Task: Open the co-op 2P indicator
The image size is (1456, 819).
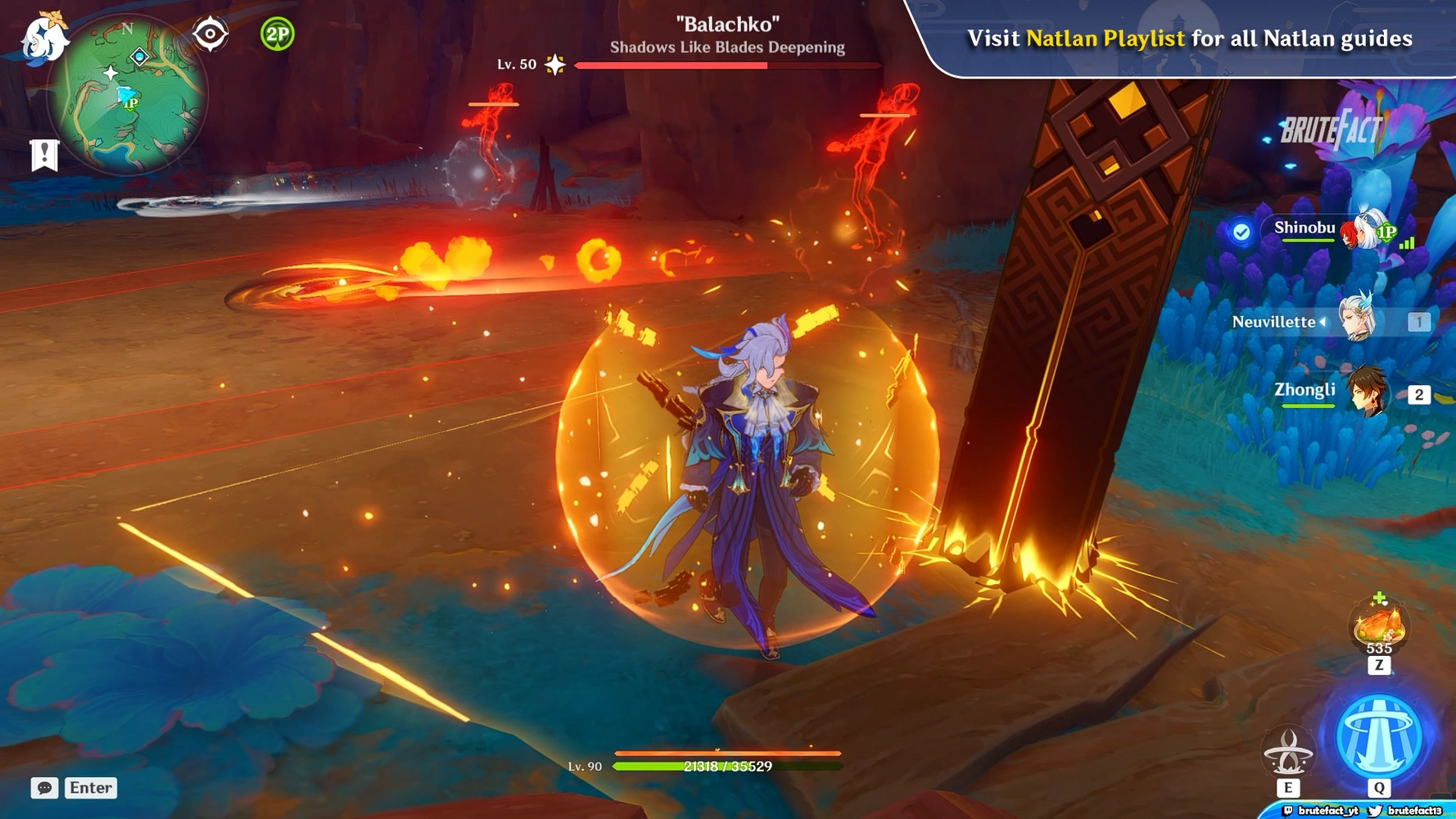Action: (x=275, y=34)
